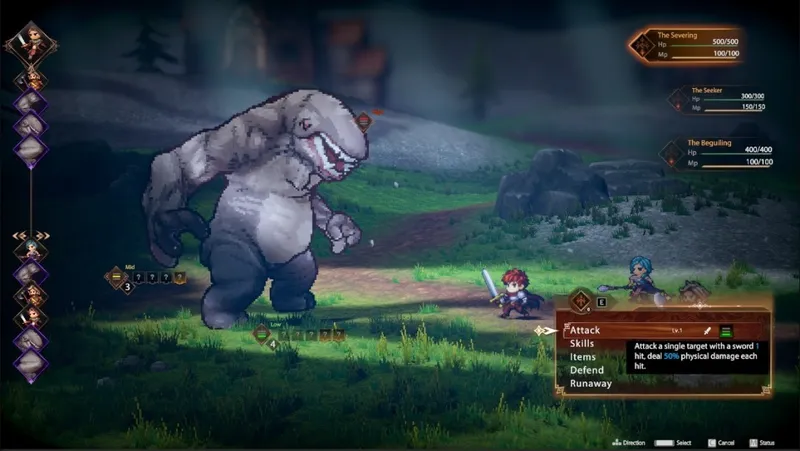
Task: Open the Skills menu
Action: [585, 343]
